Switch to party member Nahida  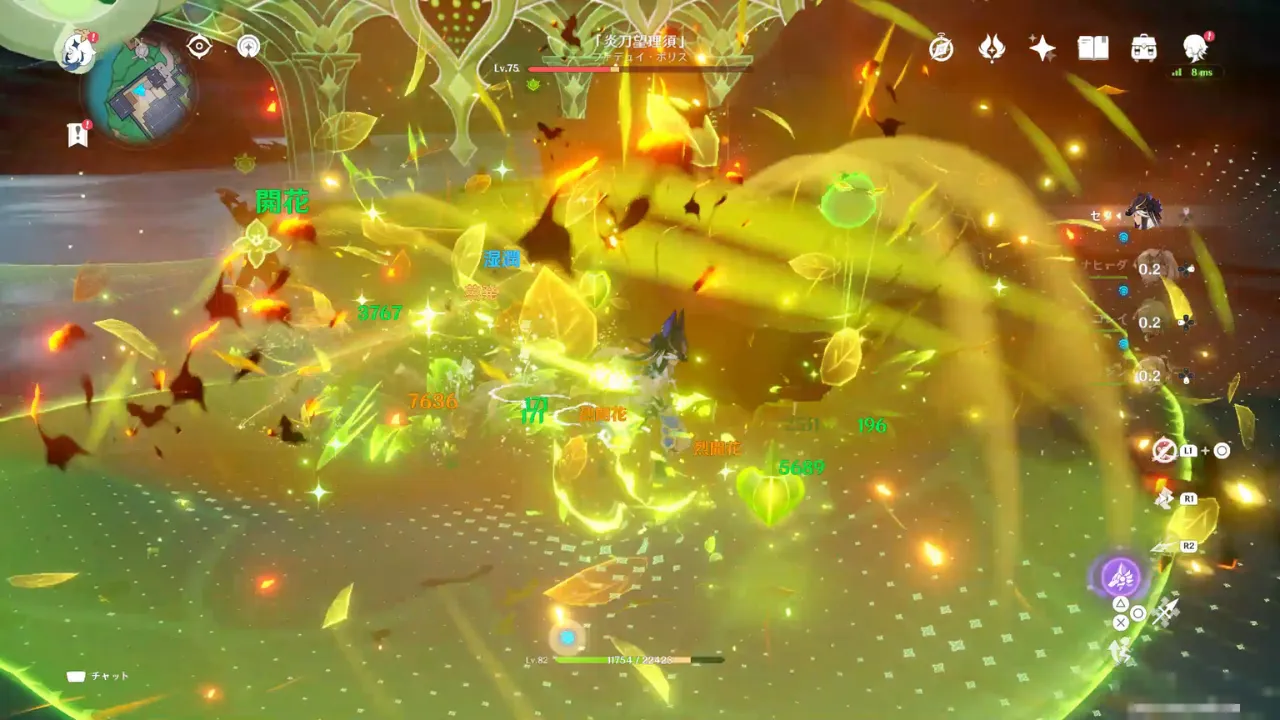point(1151,268)
